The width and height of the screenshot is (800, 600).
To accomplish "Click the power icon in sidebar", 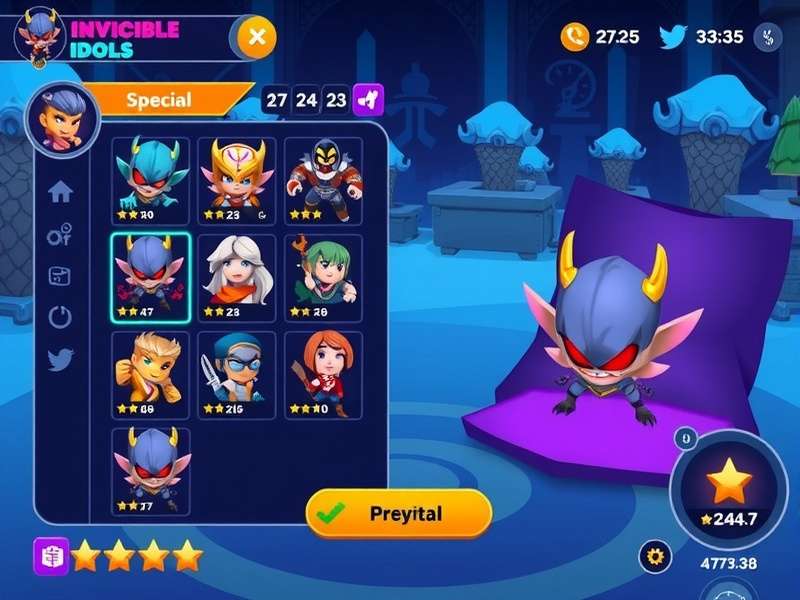I will pos(61,318).
